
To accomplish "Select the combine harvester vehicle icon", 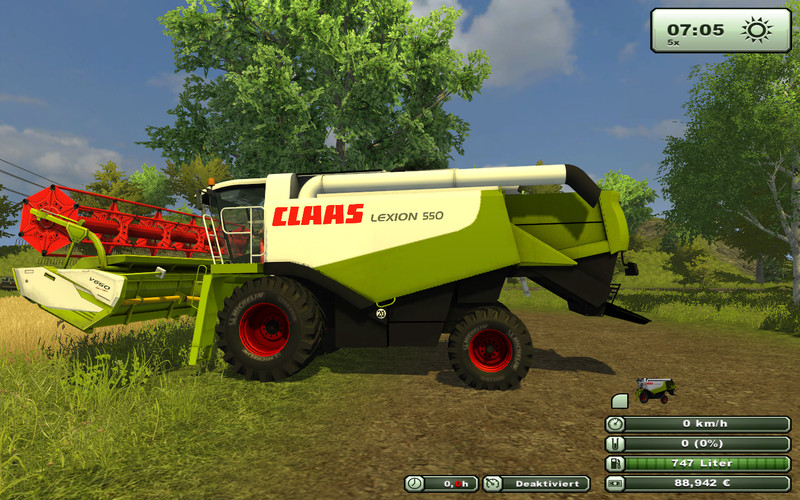I will click(x=656, y=389).
